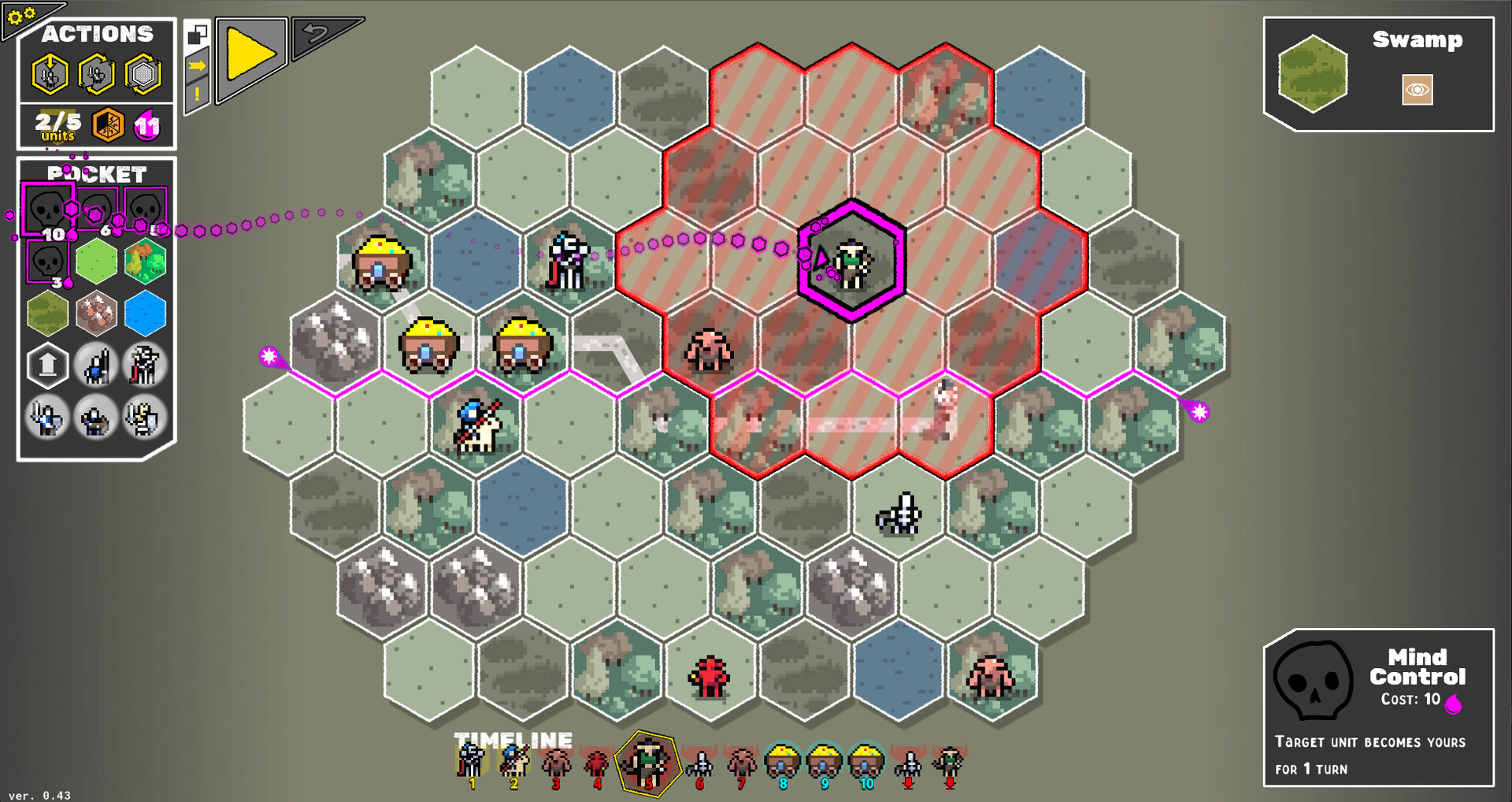The height and width of the screenshot is (802, 1512).
Task: Expand the overlapping-squares side tab near play button
Action: click(x=197, y=35)
